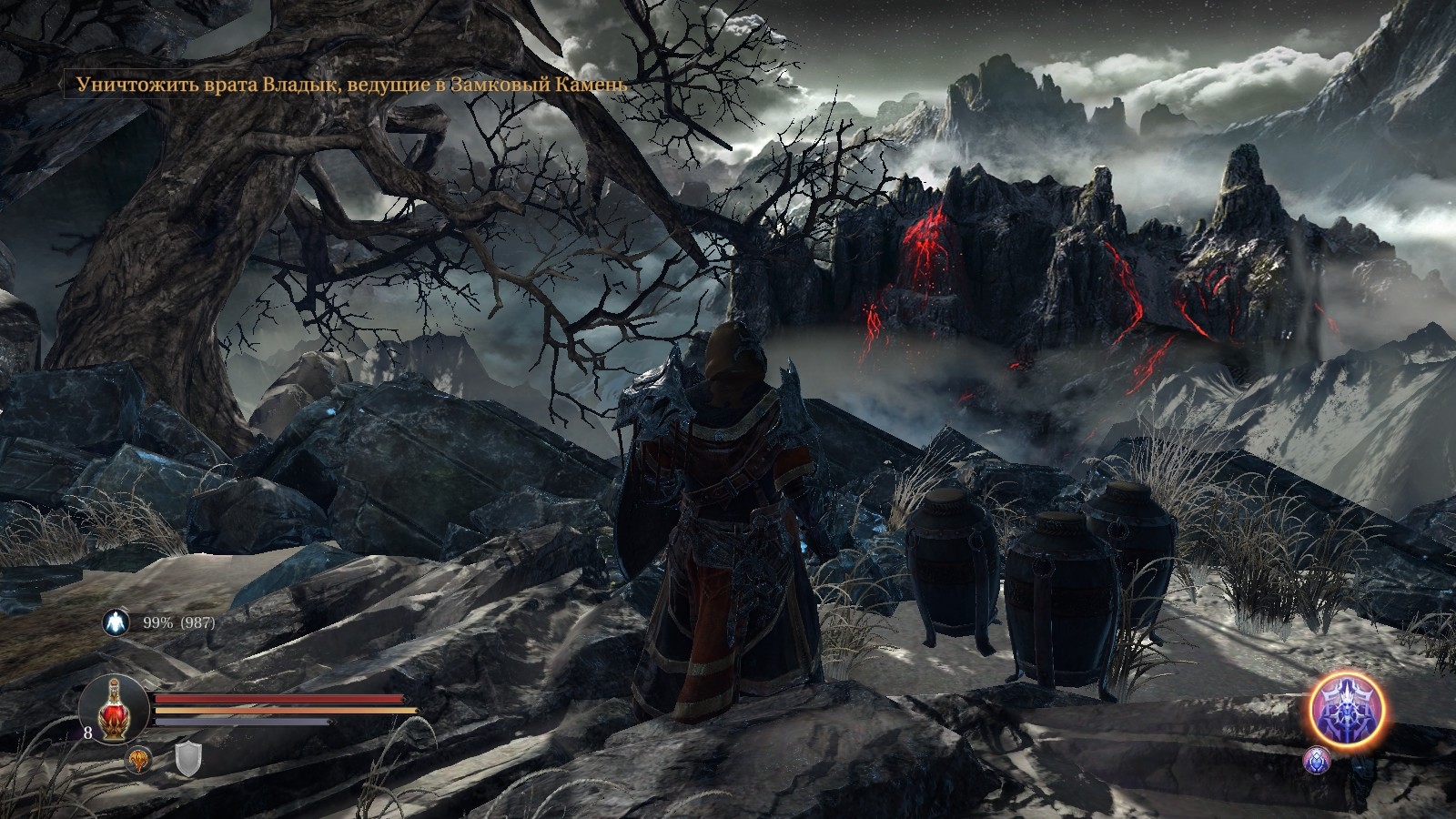Click the grey shield icon
Image resolution: width=1456 pixels, height=819 pixels.
187,759
